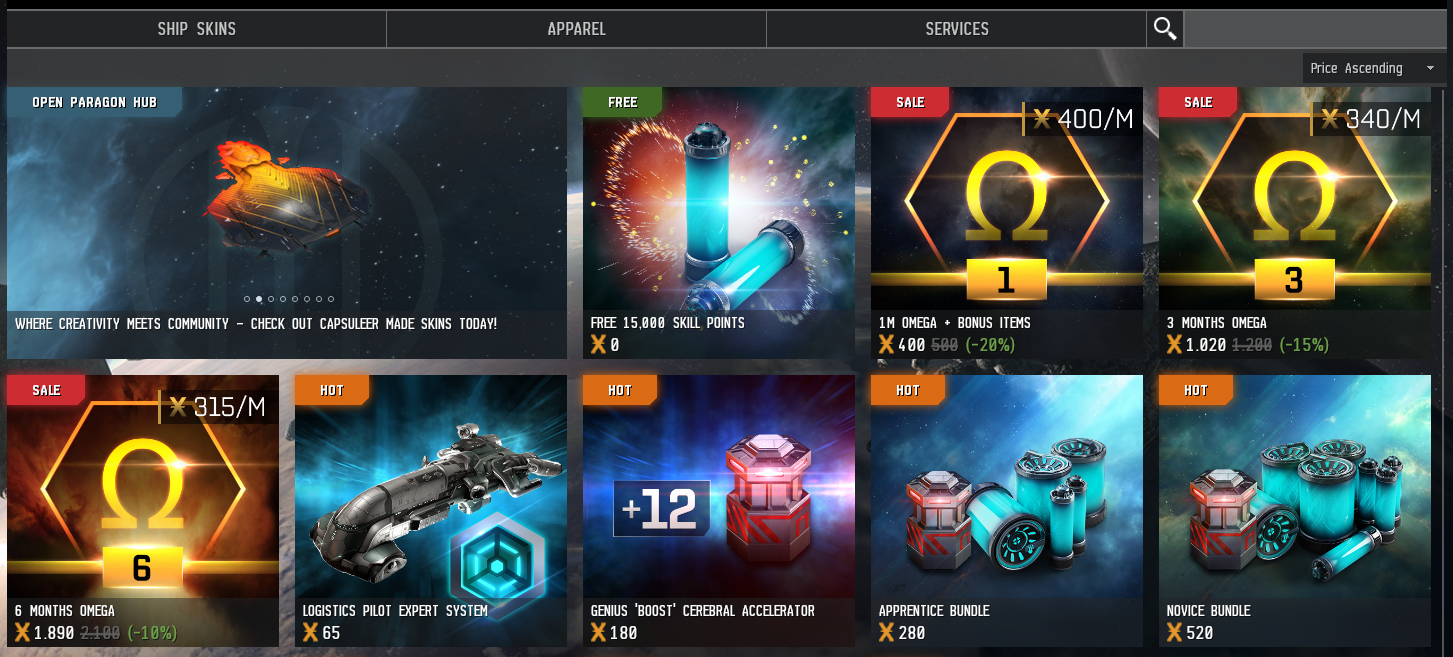Open the Apparel category tab
Image resolution: width=1453 pixels, height=657 pixels.
pos(576,29)
